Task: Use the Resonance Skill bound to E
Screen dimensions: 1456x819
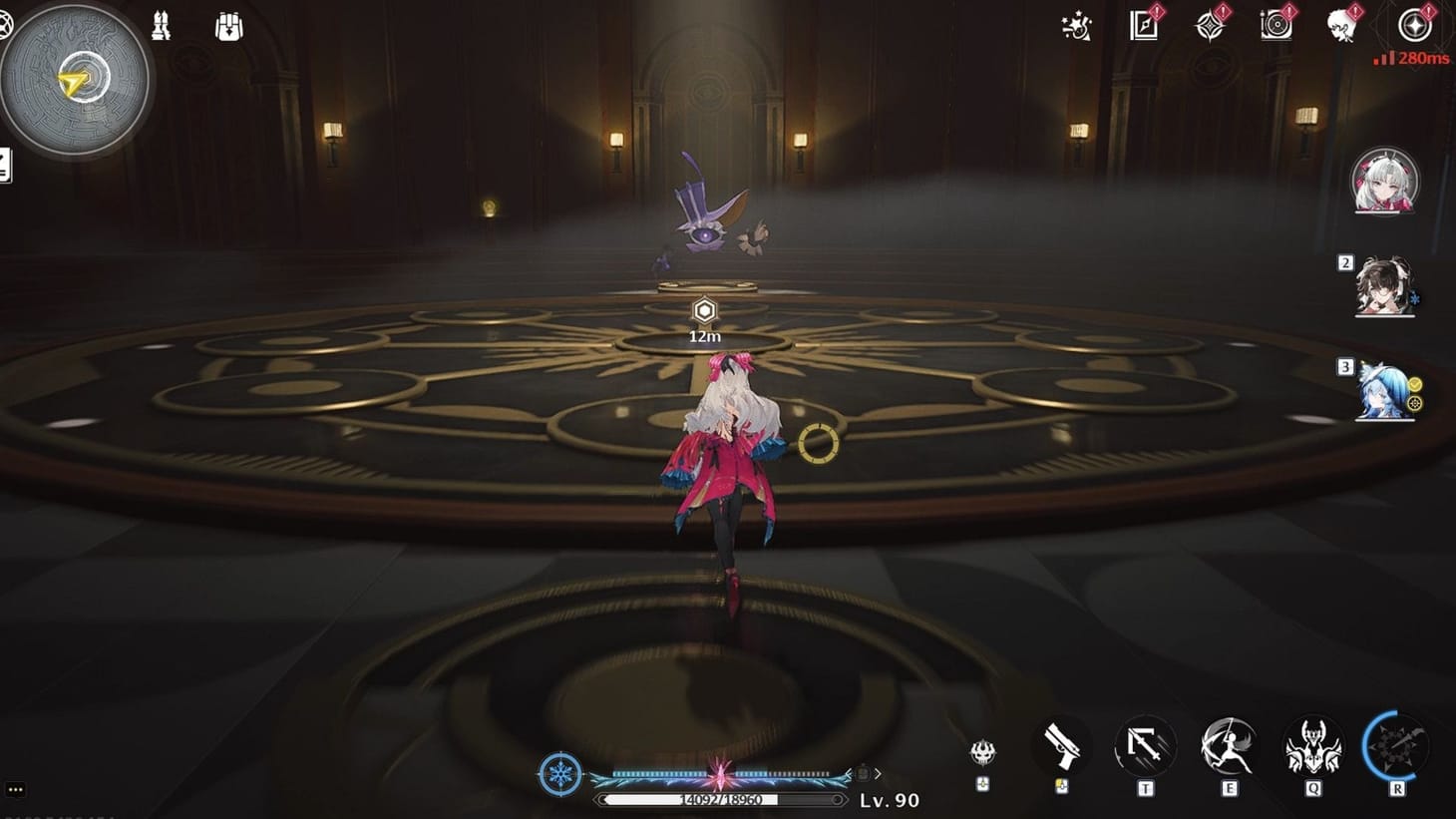Action: [x=1228, y=745]
